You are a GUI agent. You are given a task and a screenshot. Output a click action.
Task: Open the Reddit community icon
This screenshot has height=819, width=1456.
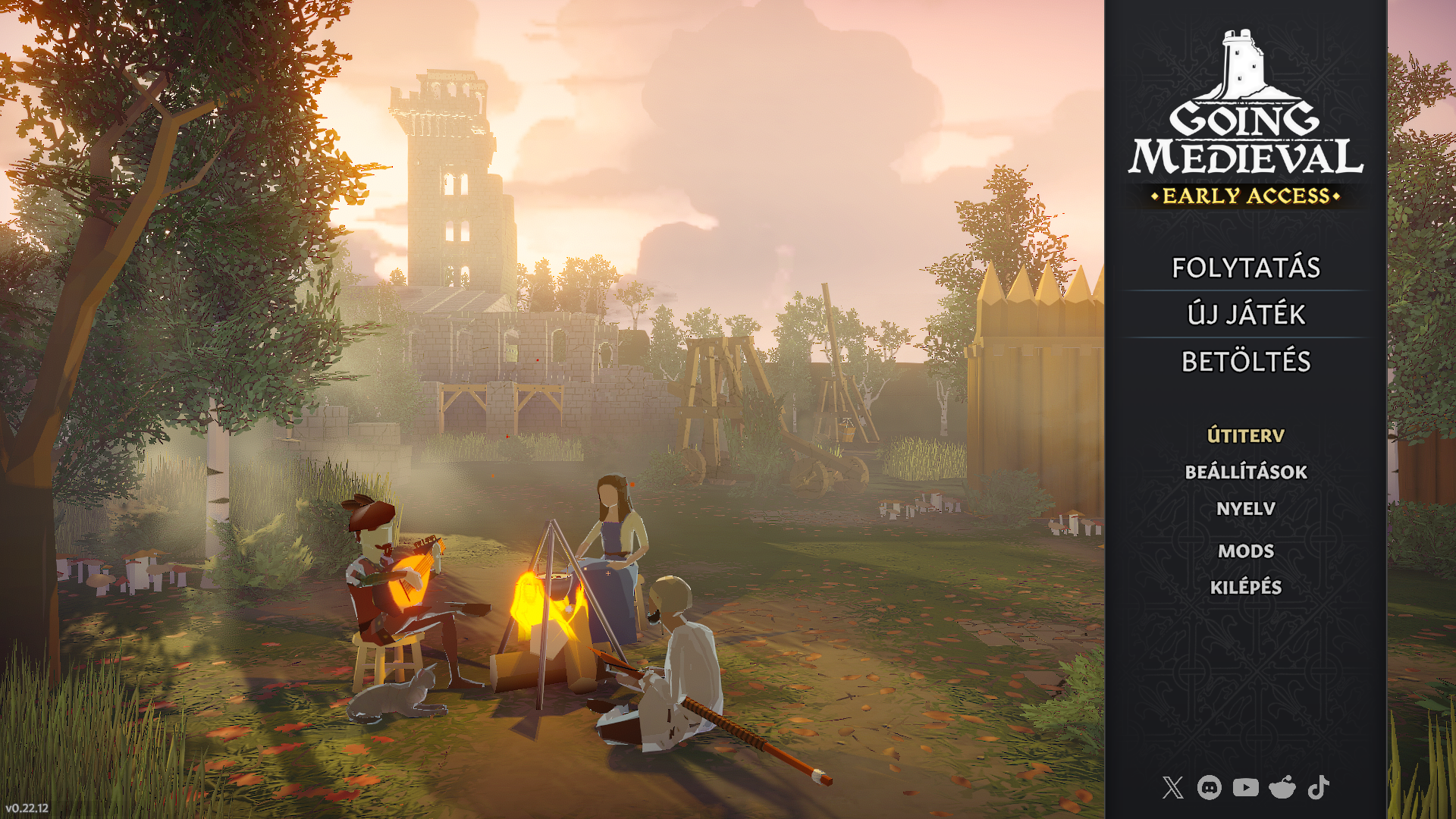[1282, 788]
